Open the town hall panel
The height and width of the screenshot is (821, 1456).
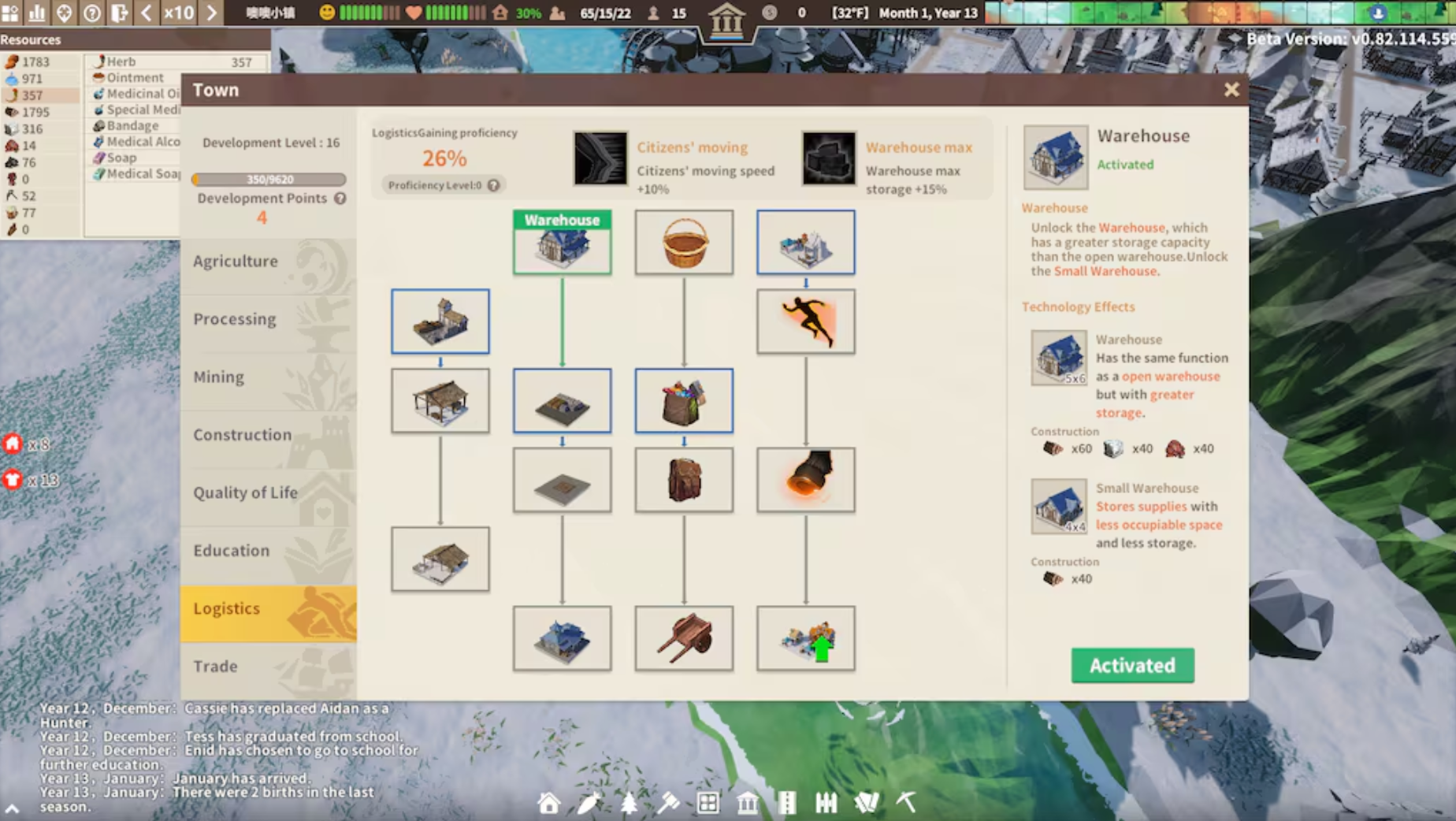[x=747, y=802]
